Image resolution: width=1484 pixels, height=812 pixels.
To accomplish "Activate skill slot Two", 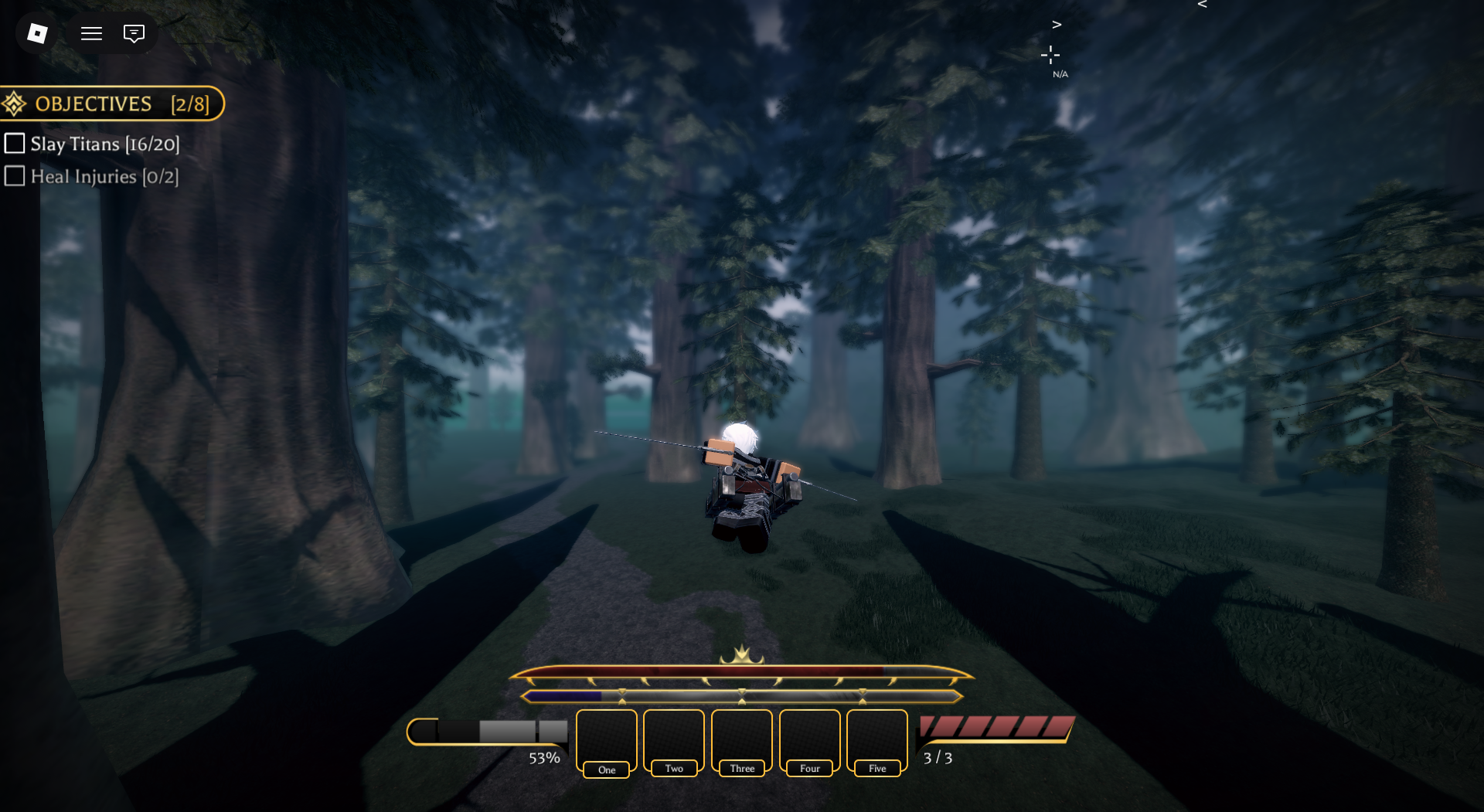I will 674,742.
